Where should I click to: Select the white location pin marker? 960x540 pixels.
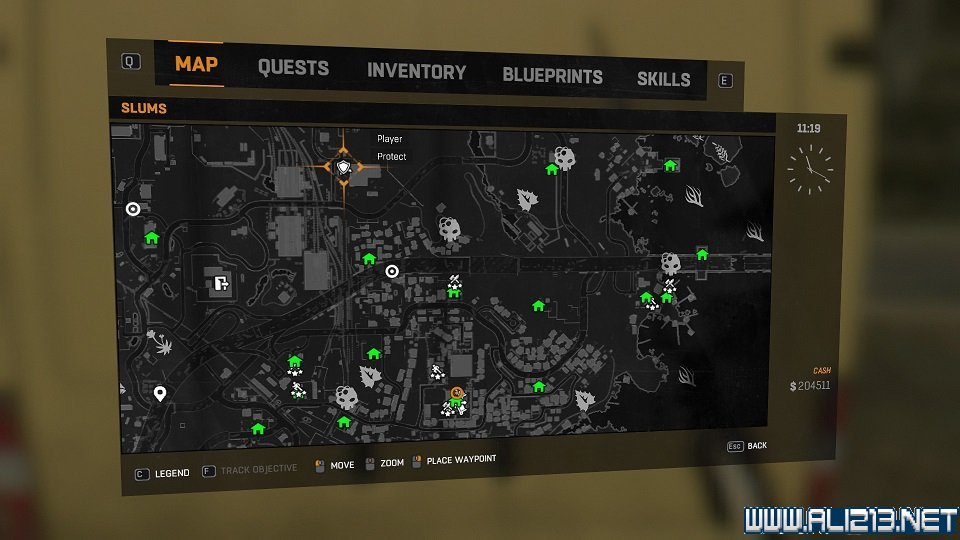[x=160, y=393]
